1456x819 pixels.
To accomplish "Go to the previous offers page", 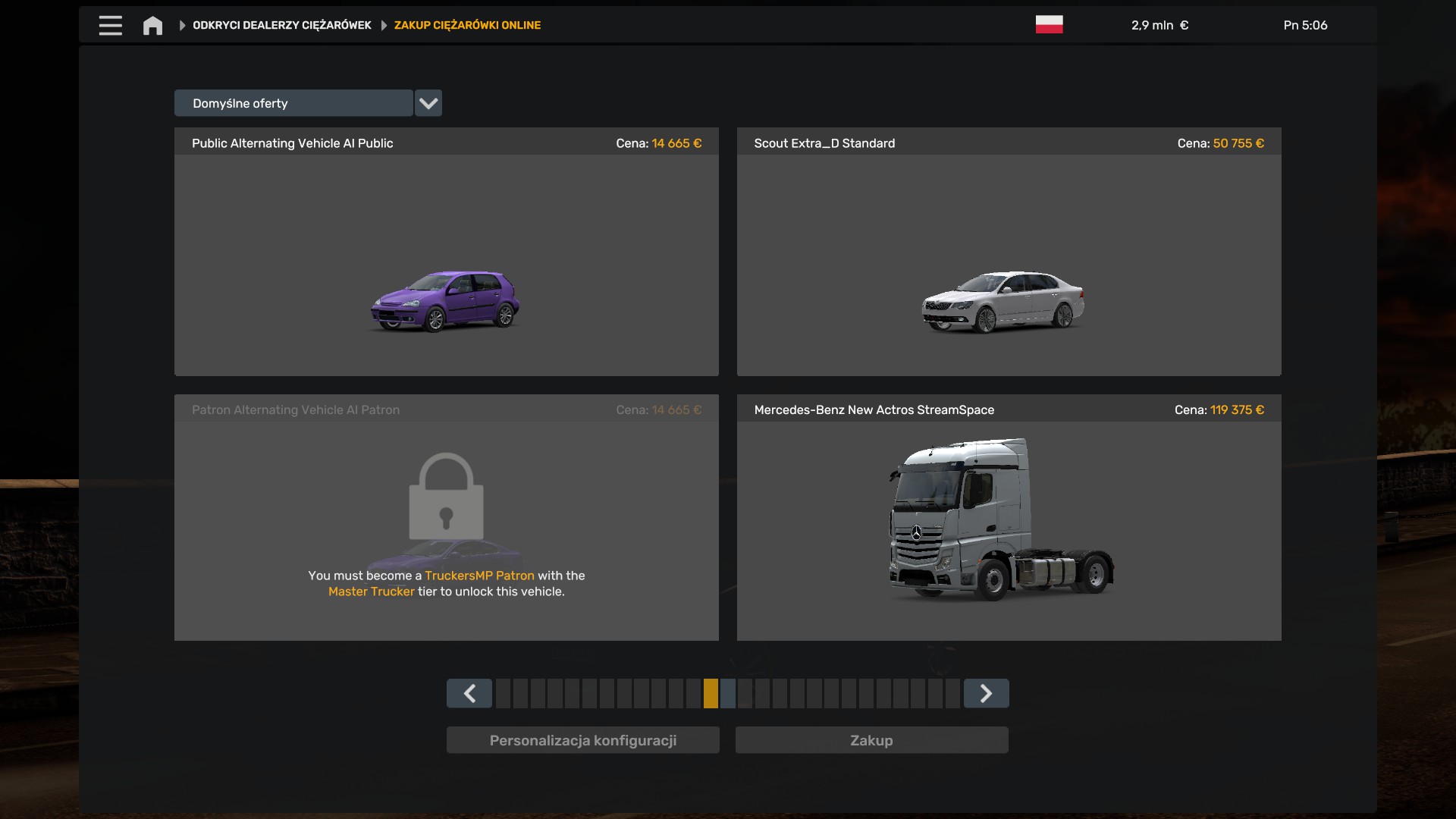I will point(469,693).
